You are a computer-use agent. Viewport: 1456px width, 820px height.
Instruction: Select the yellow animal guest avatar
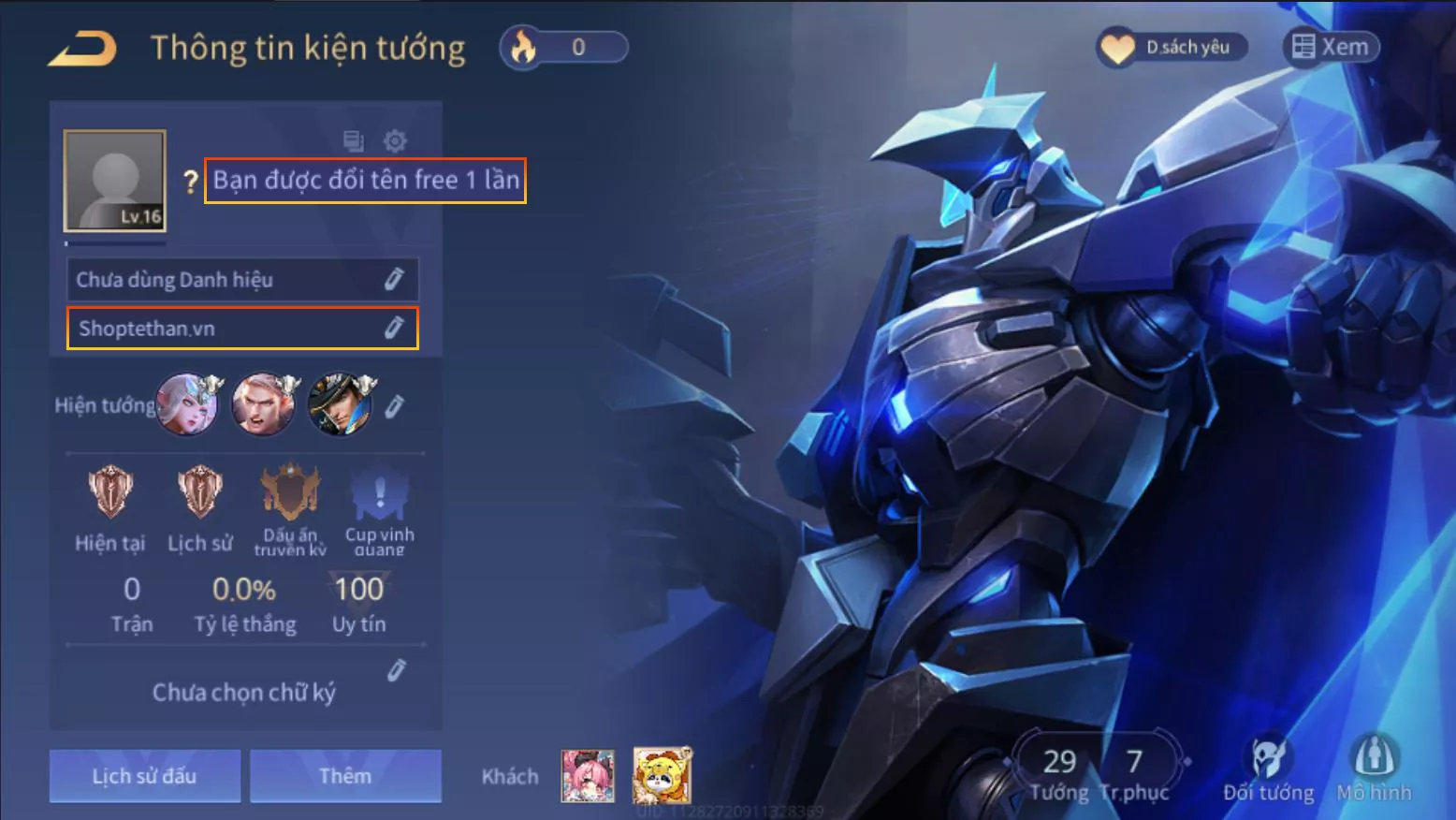662,776
